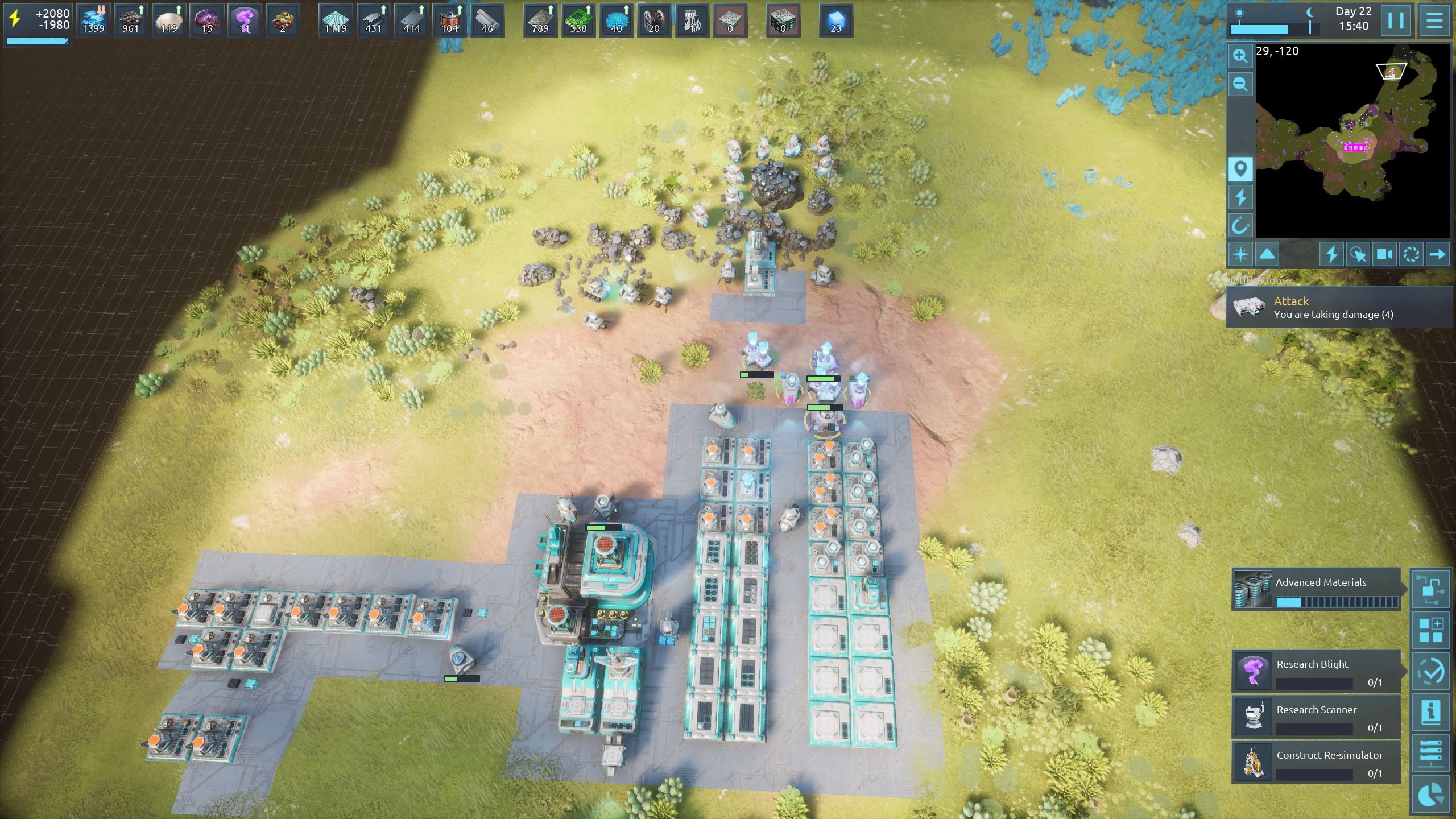The width and height of the screenshot is (1456, 819).
Task: Open the tech tree panel
Action: coord(1431,590)
